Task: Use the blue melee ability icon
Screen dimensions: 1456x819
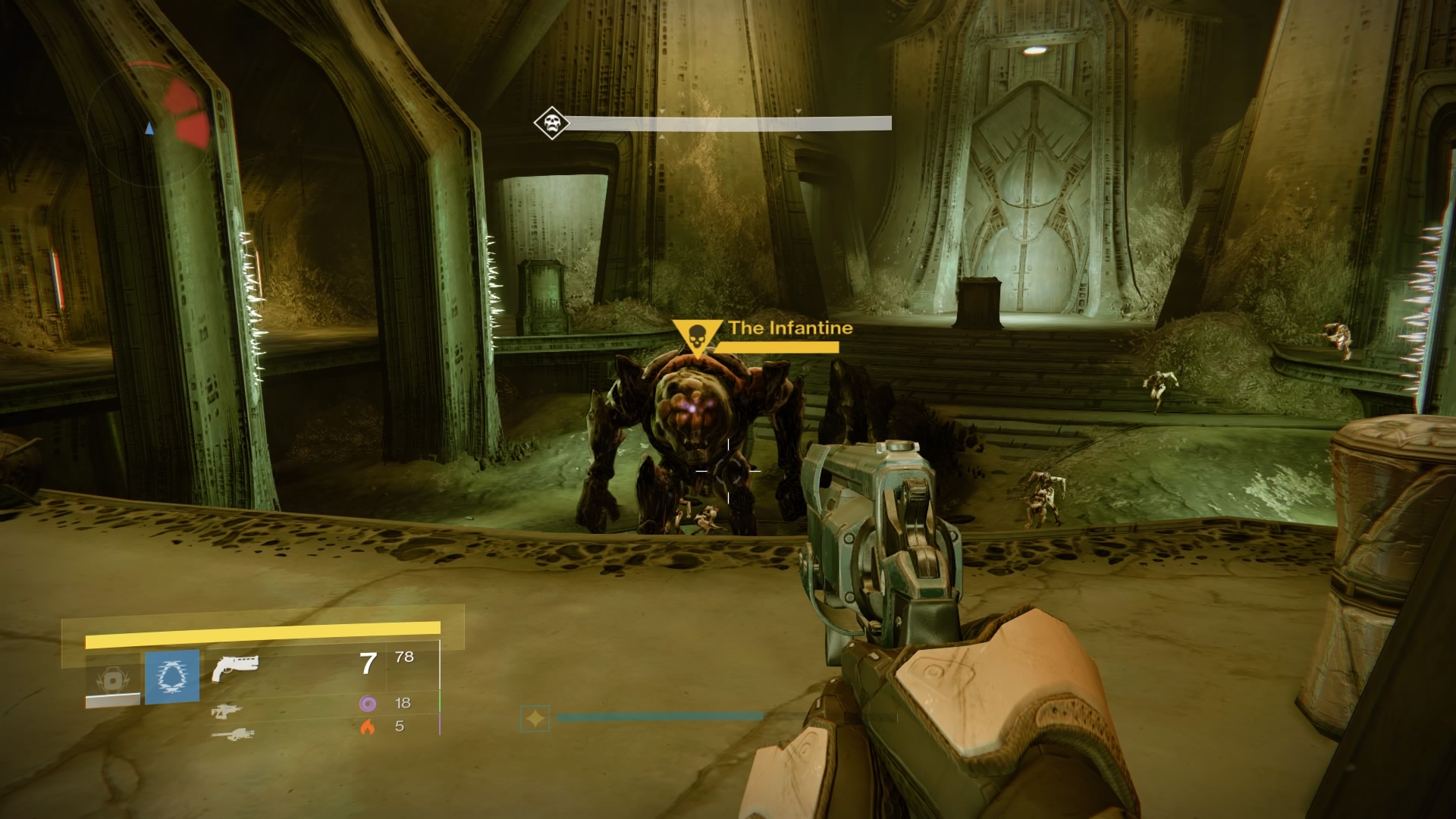Action: (x=172, y=676)
